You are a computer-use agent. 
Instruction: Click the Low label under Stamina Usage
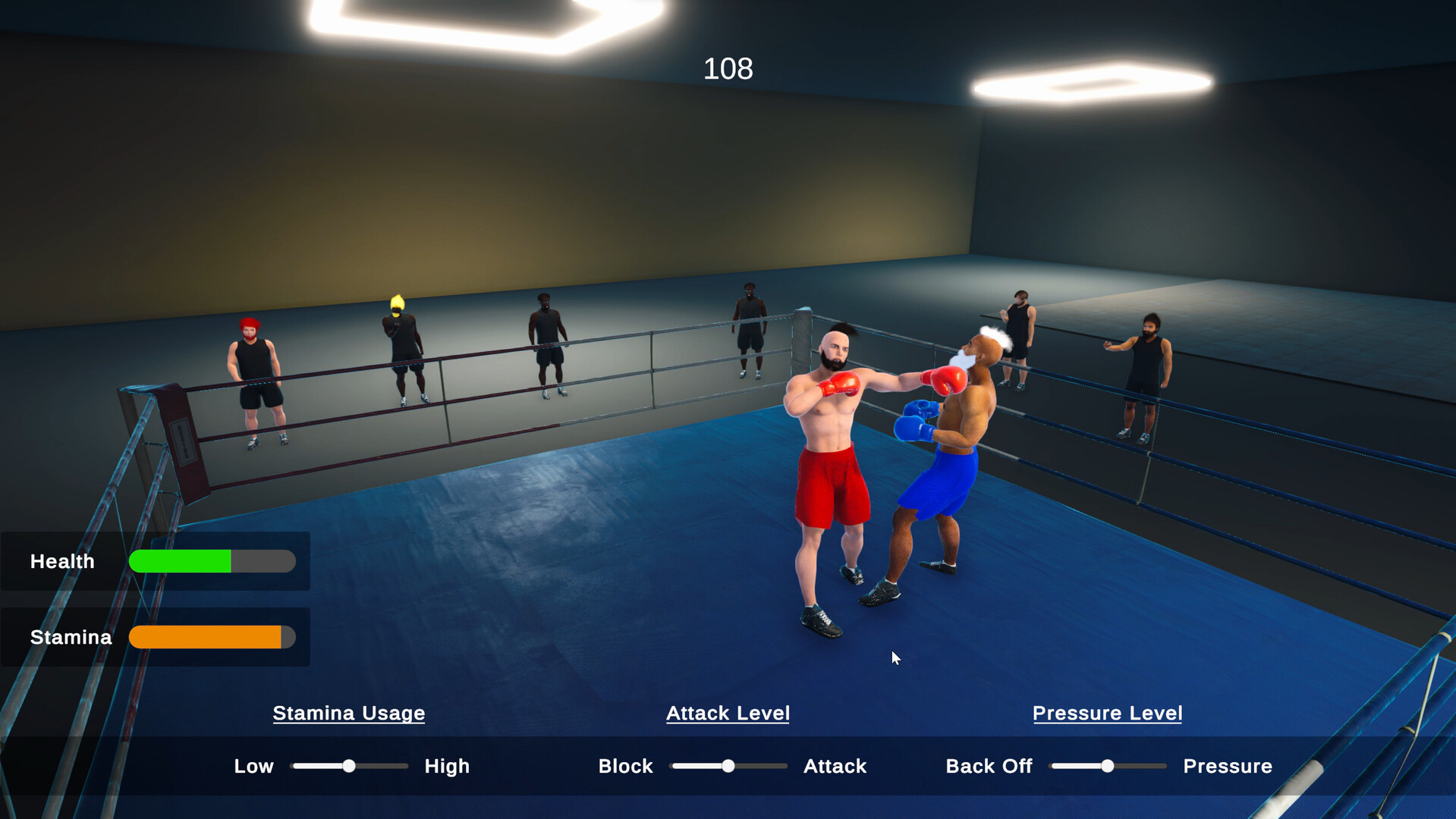pyautogui.click(x=253, y=766)
